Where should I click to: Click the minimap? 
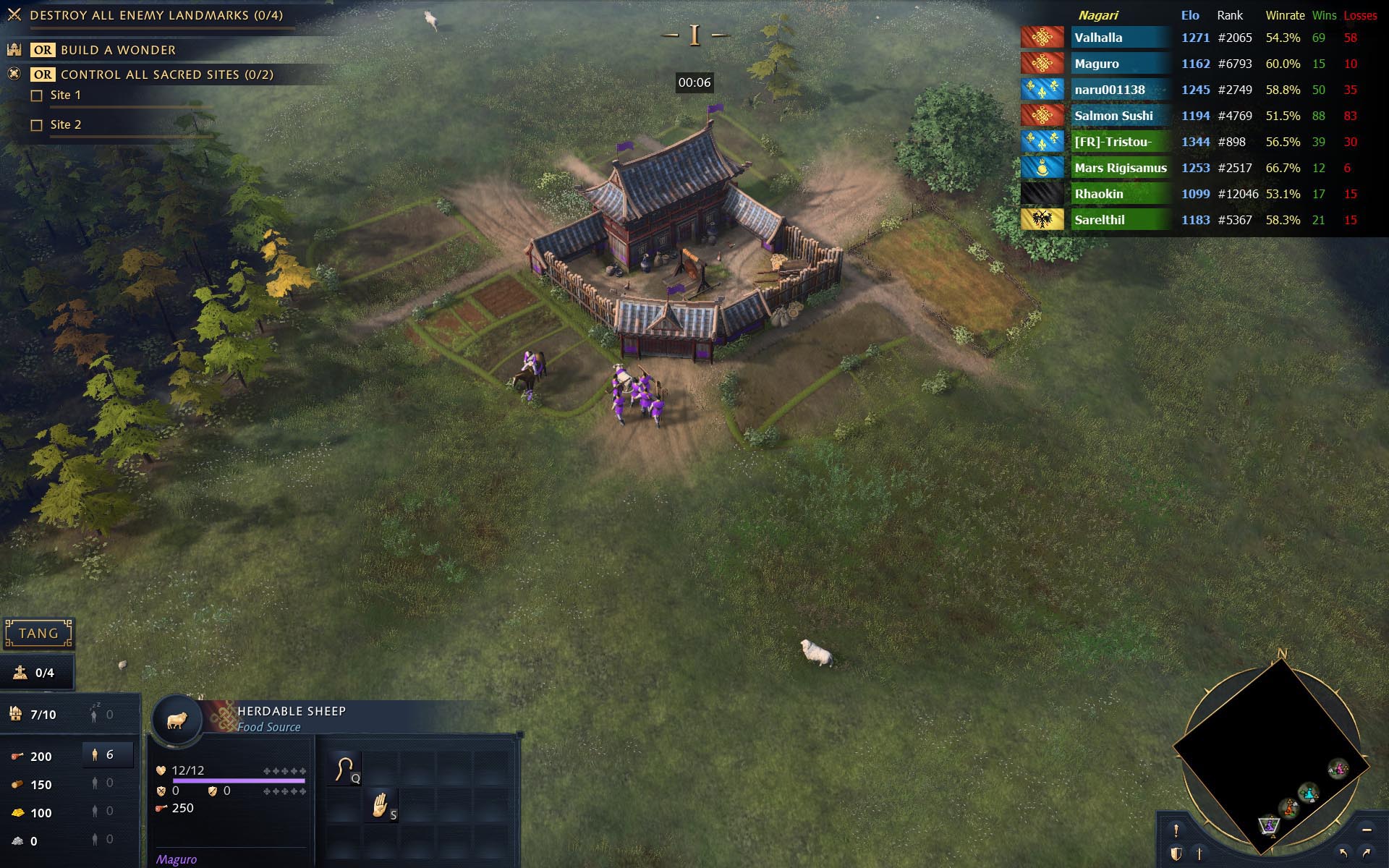pos(1271,752)
